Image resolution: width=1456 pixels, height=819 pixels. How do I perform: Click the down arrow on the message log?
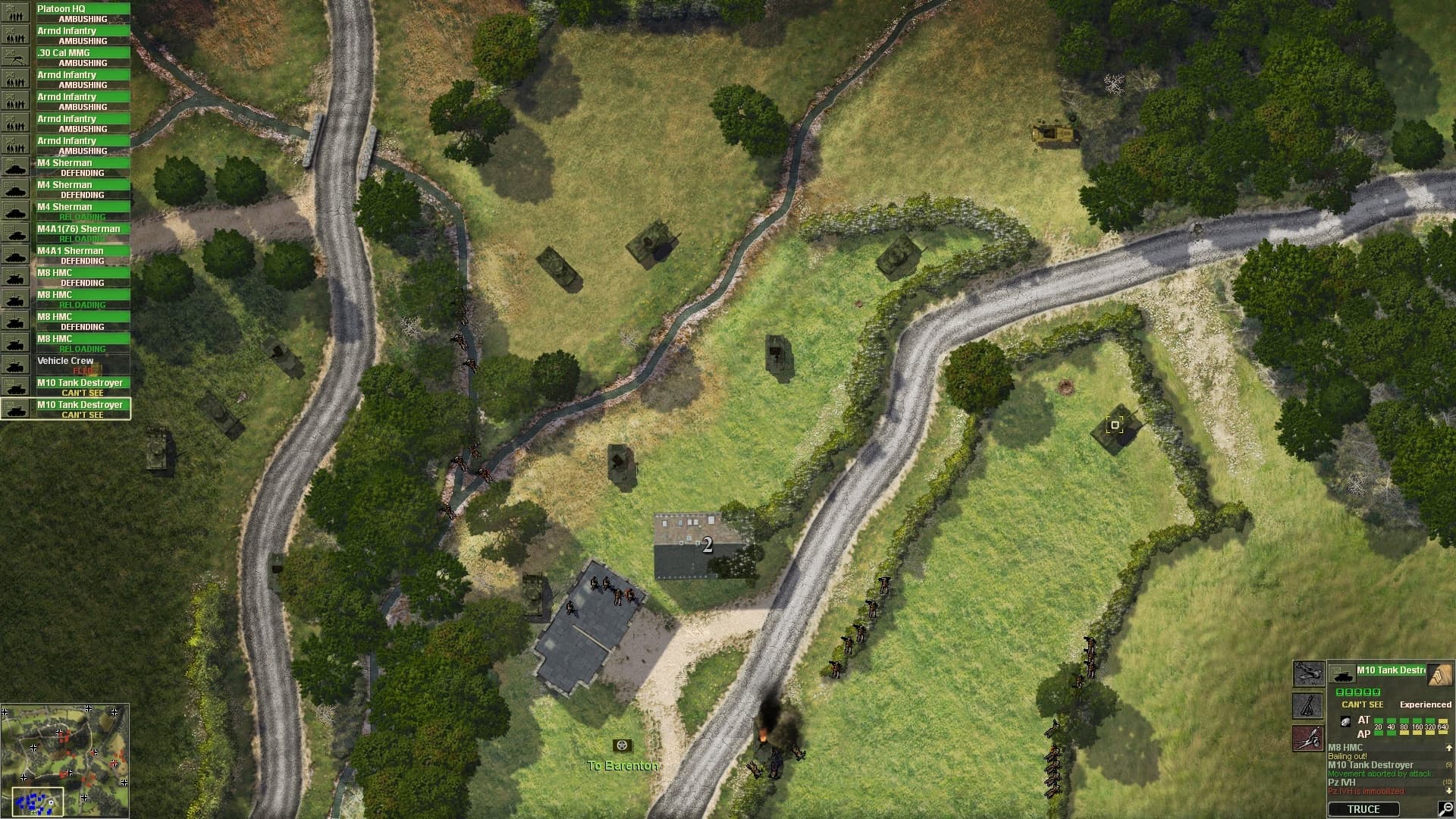[x=1448, y=789]
